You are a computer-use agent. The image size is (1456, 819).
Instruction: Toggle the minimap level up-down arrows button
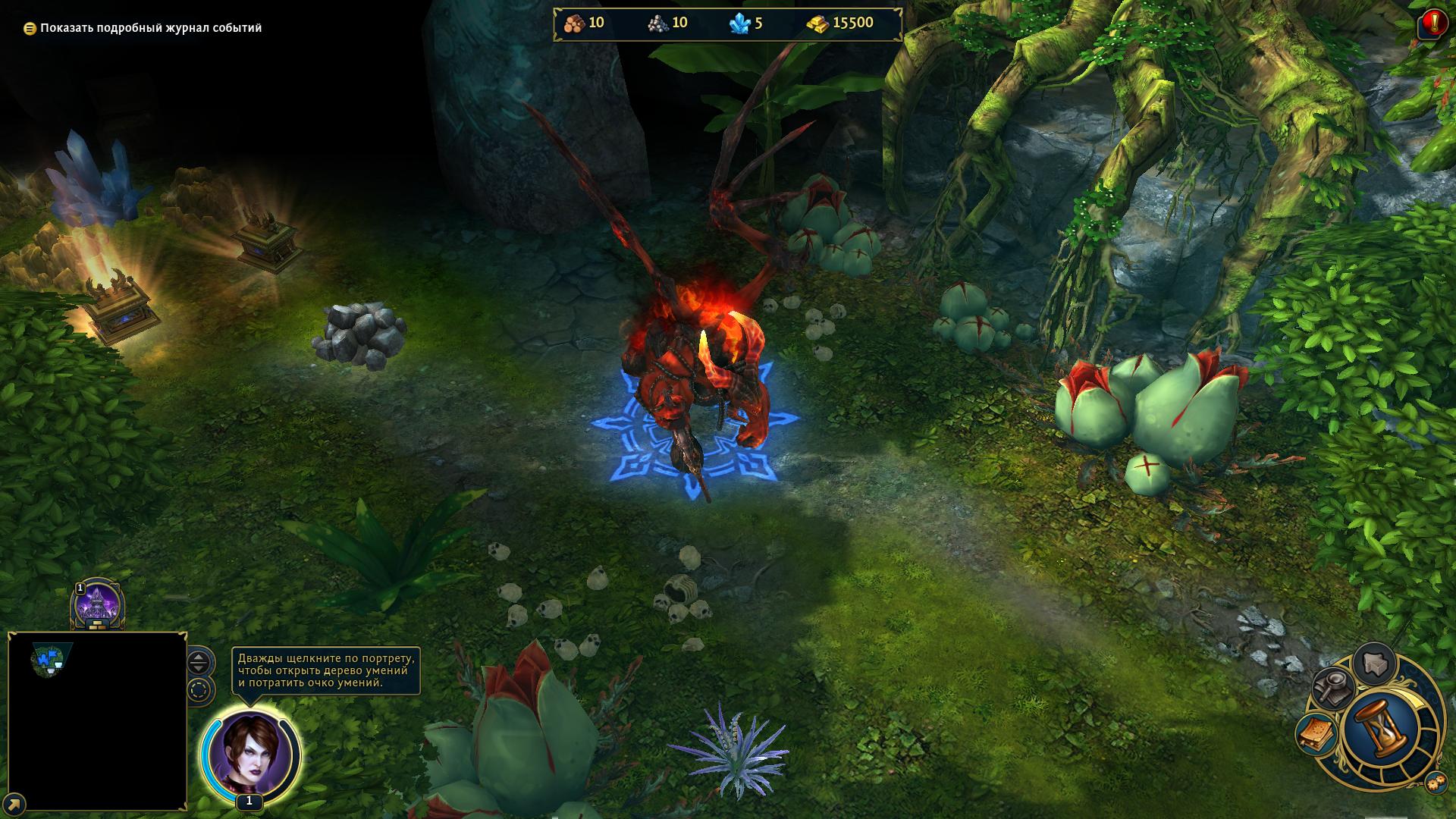[199, 663]
